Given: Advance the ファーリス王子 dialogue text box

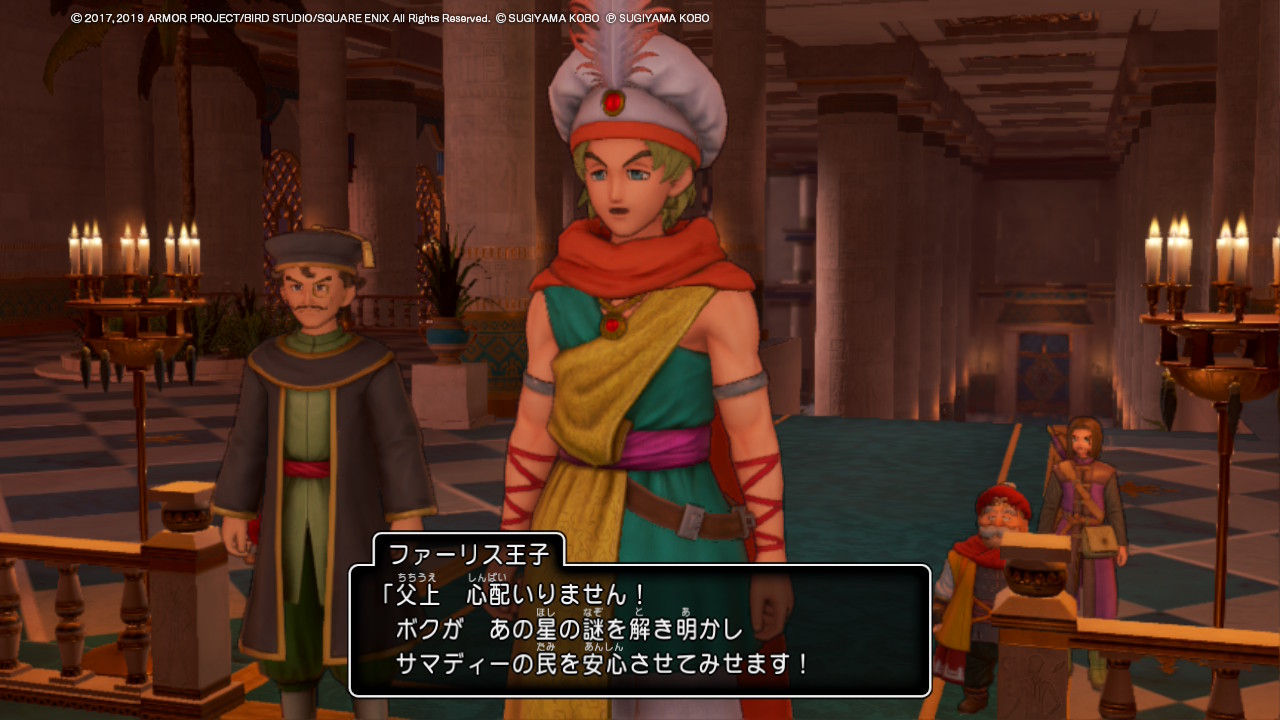Looking at the screenshot, I should point(640,630).
